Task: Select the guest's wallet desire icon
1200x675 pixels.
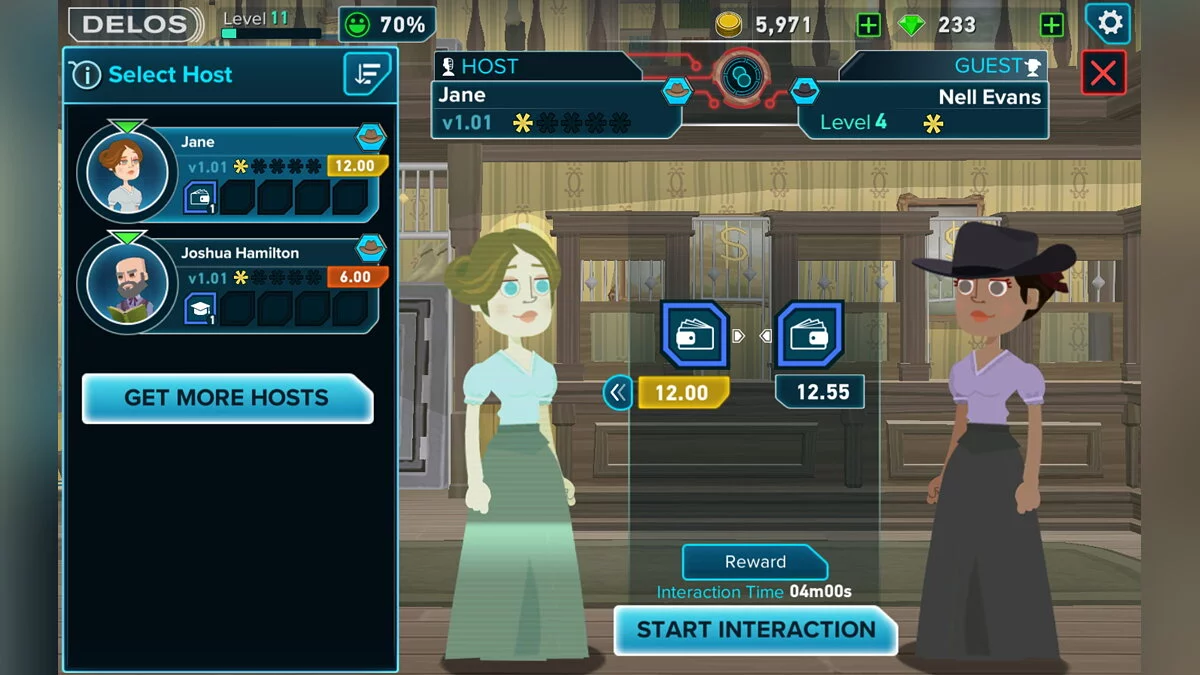Action: coord(809,335)
